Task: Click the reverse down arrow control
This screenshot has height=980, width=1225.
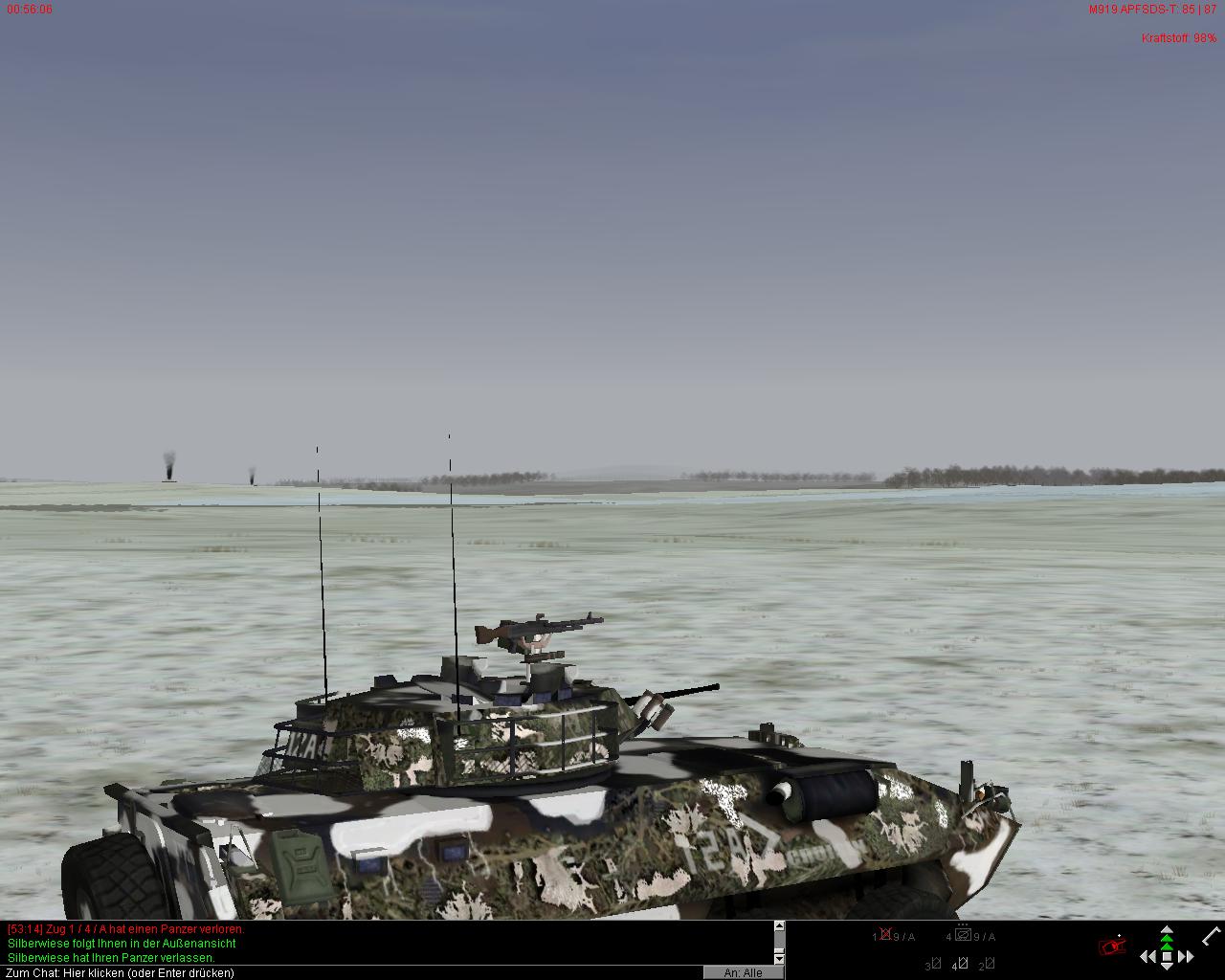Action: [x=1167, y=968]
